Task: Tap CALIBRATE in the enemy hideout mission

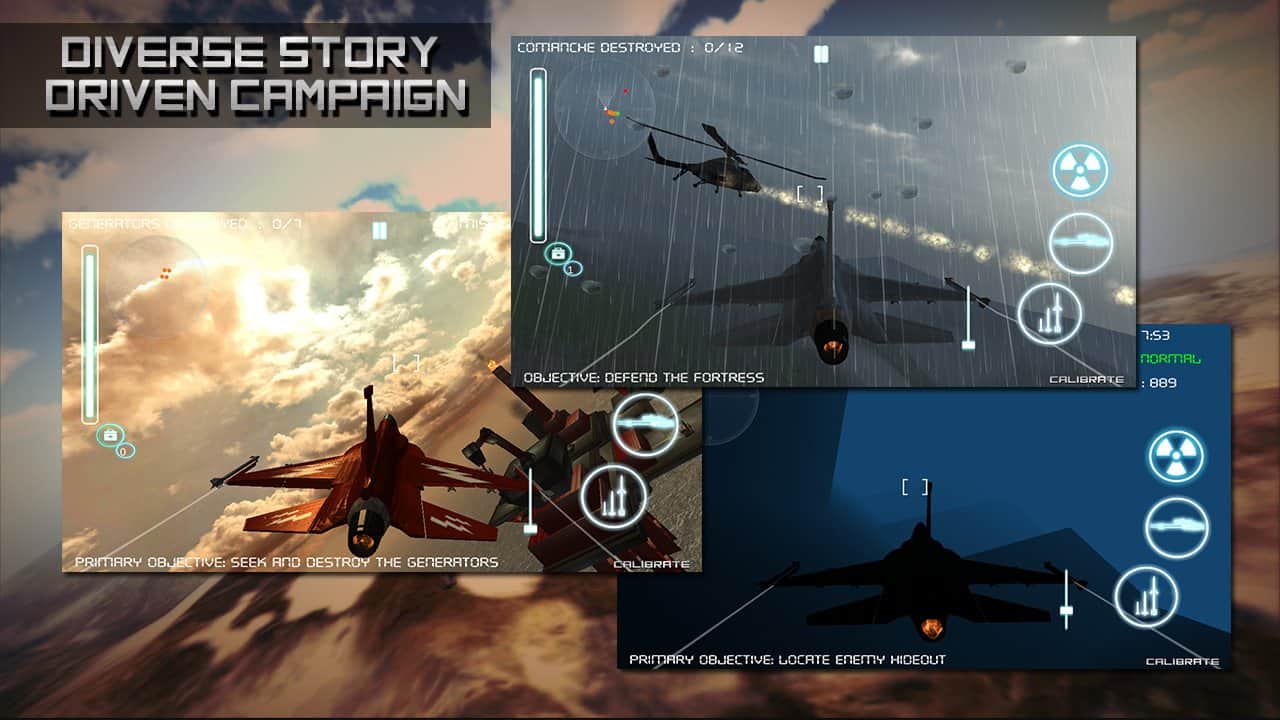Action: point(1185,662)
